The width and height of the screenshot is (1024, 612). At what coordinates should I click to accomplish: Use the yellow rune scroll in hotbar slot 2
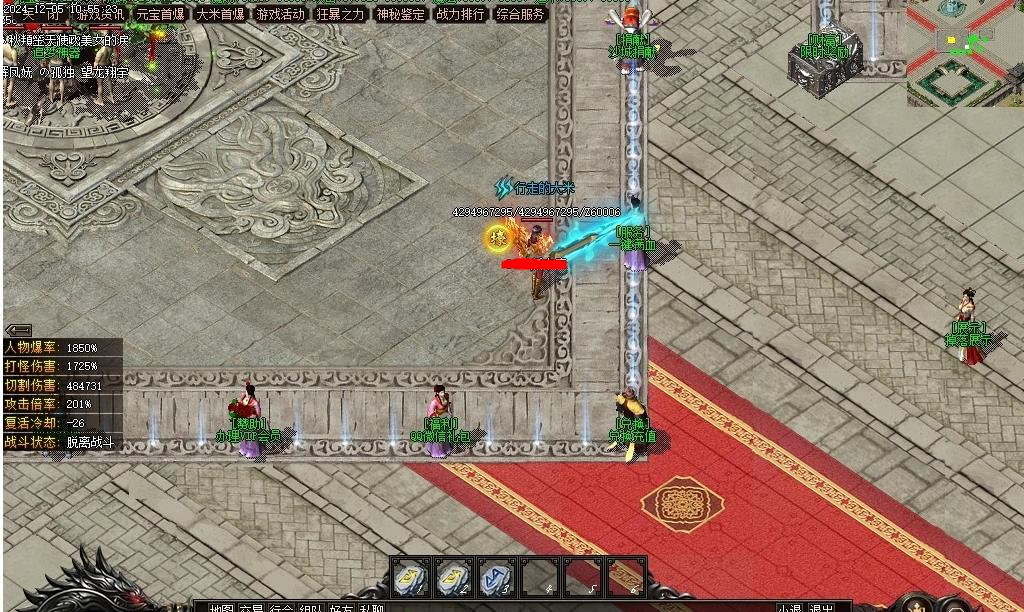[454, 577]
